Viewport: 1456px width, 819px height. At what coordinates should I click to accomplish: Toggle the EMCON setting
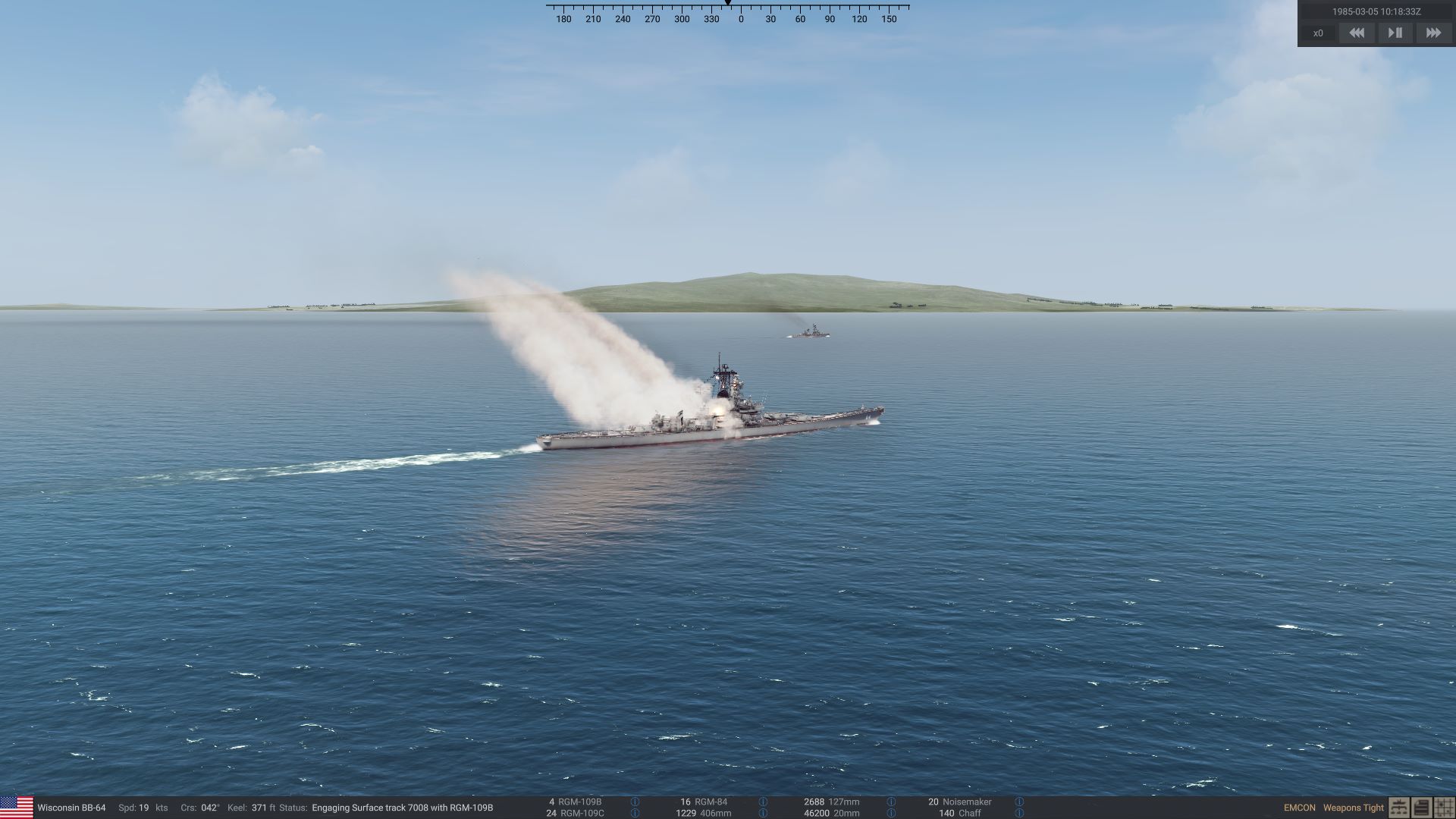[1299, 808]
